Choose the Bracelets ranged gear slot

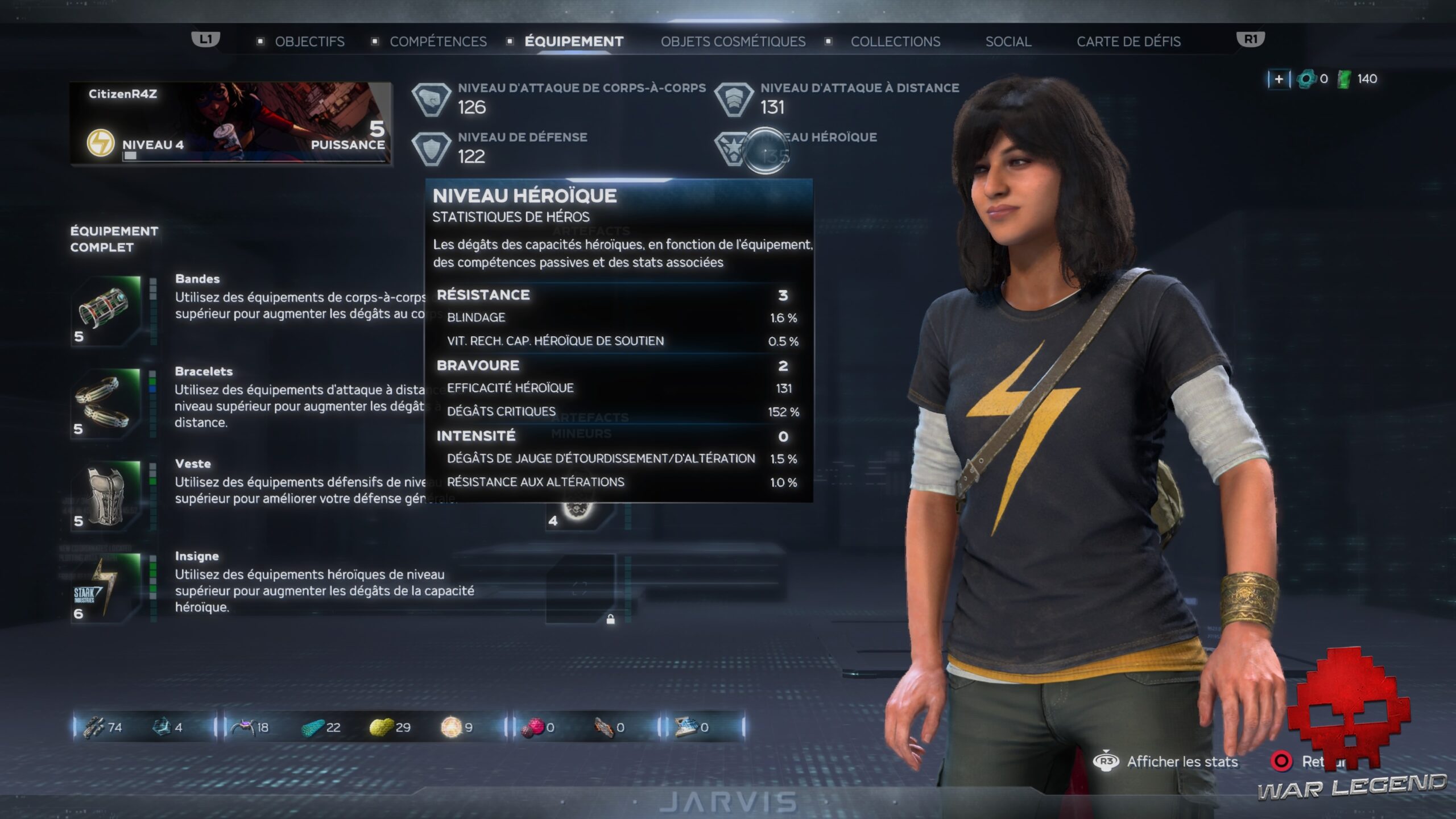pos(106,403)
